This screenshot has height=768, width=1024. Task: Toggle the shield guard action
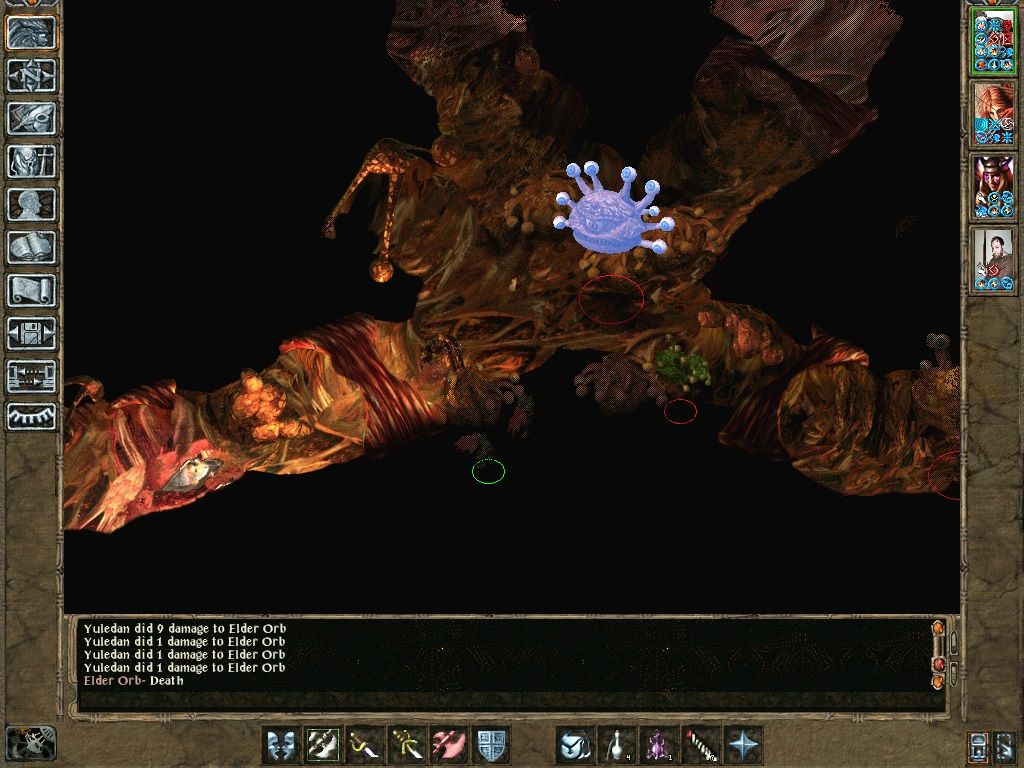[491, 745]
